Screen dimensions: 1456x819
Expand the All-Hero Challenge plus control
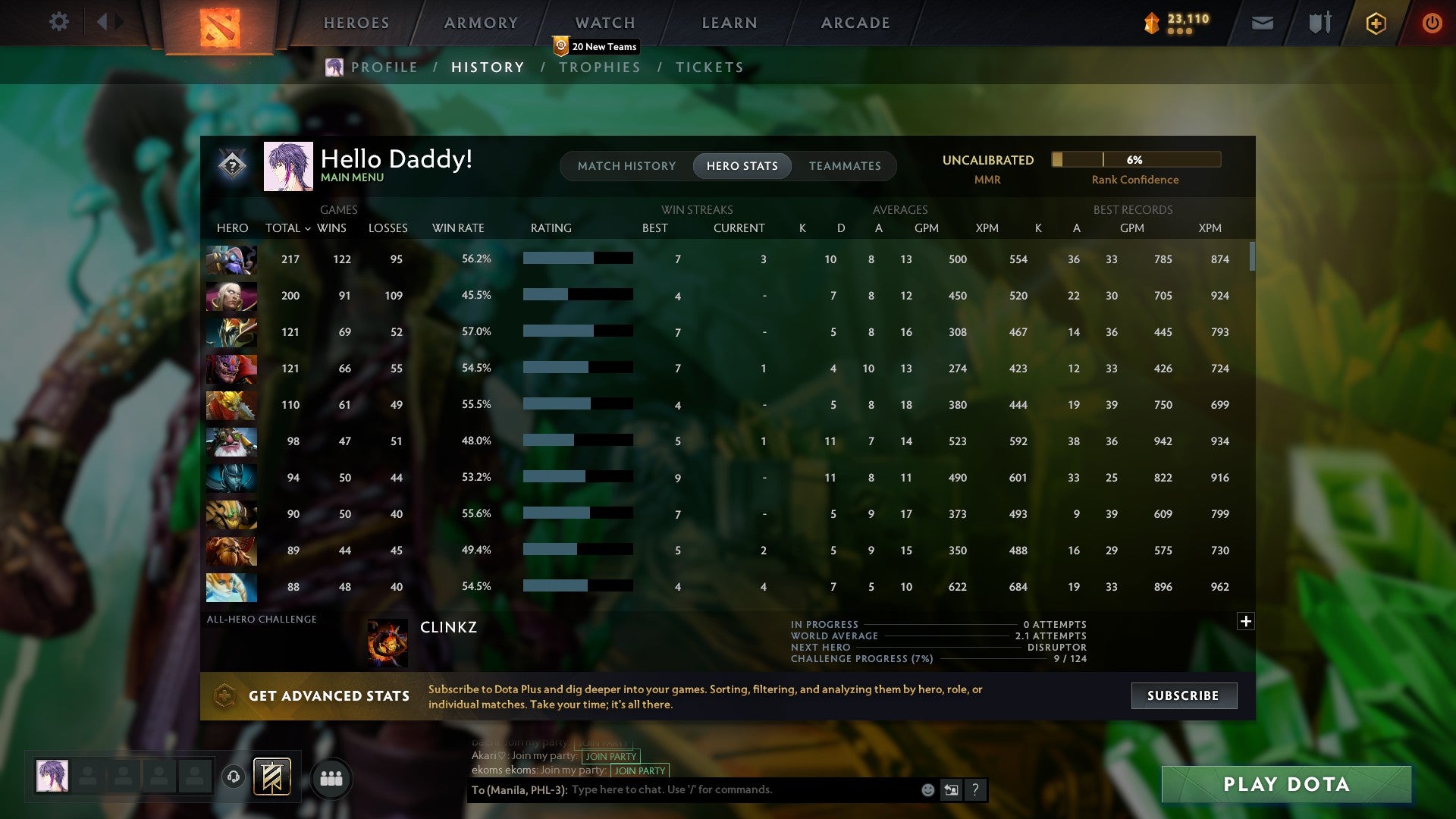1245,620
